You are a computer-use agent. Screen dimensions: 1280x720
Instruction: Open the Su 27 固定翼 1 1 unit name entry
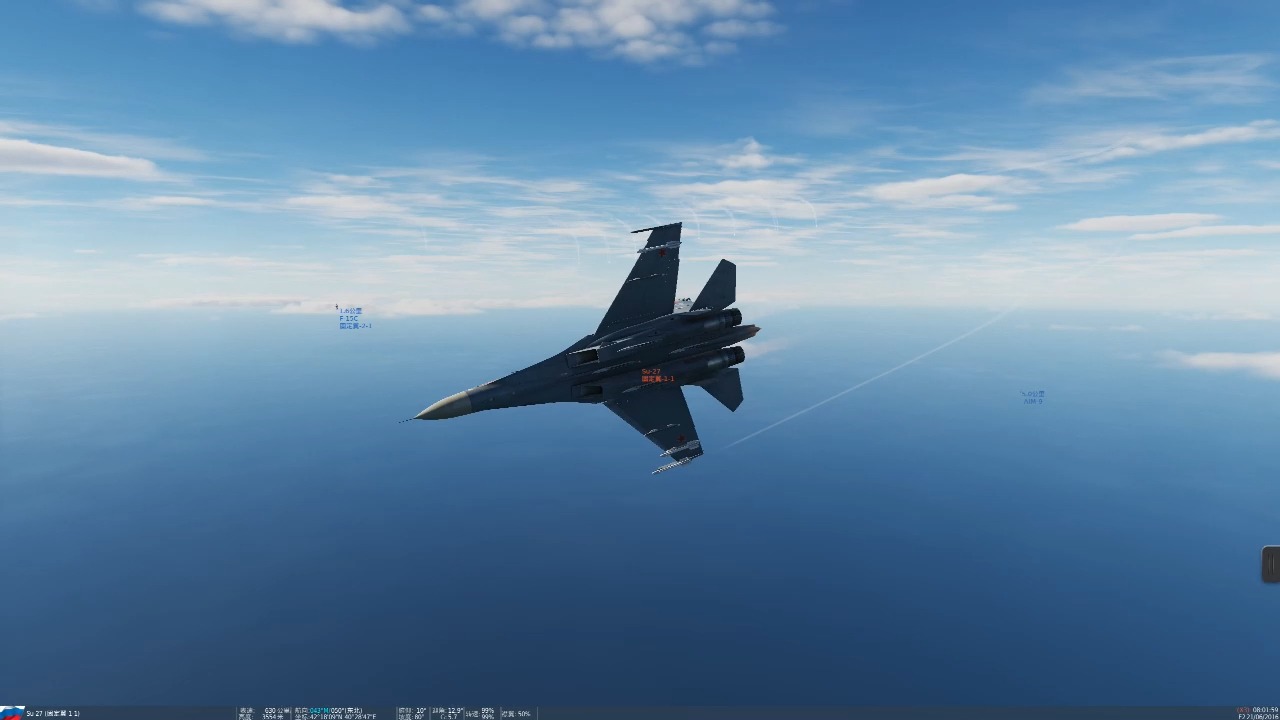[52, 713]
